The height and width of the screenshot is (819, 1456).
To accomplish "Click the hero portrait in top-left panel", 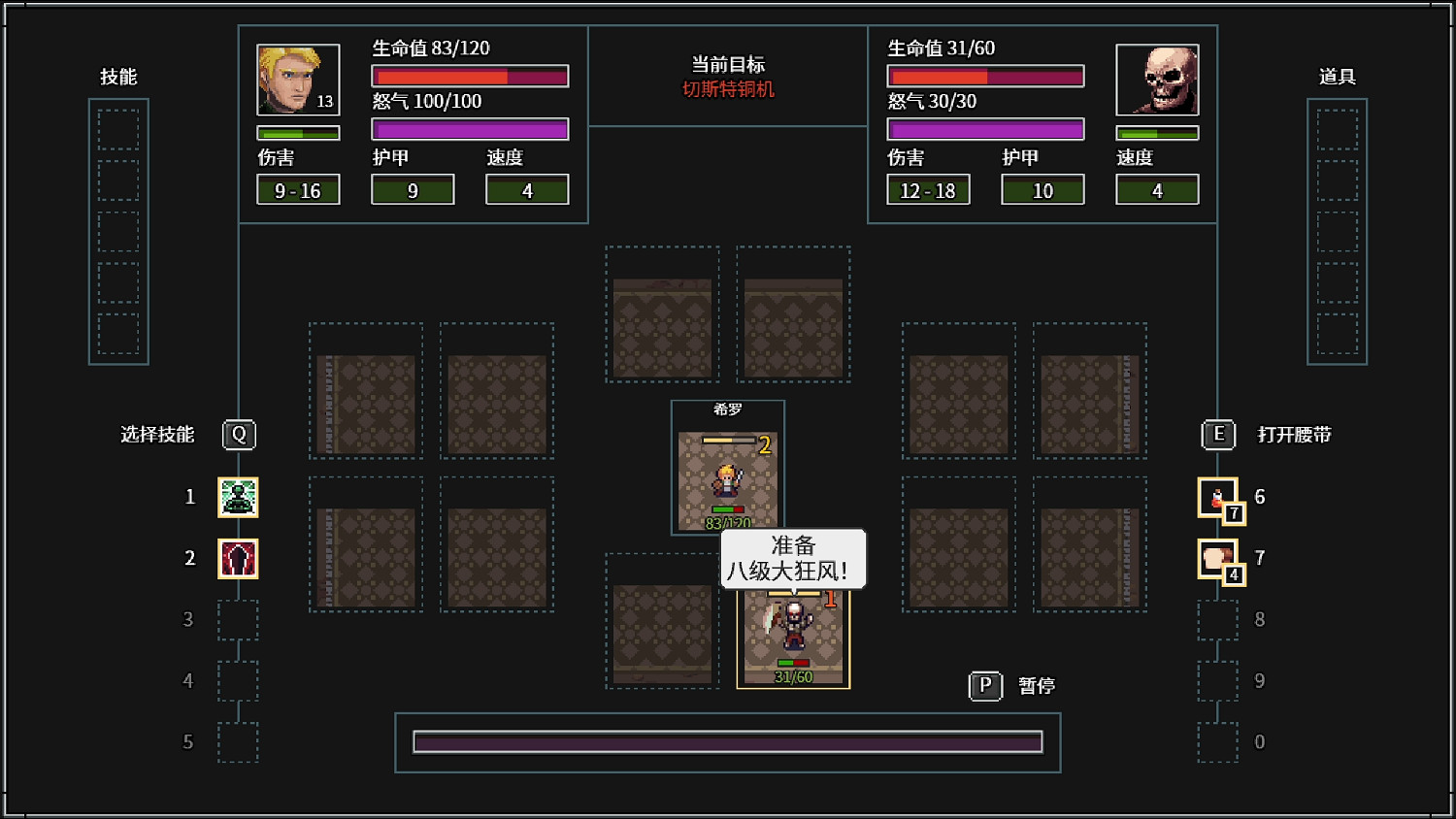I will (298, 79).
